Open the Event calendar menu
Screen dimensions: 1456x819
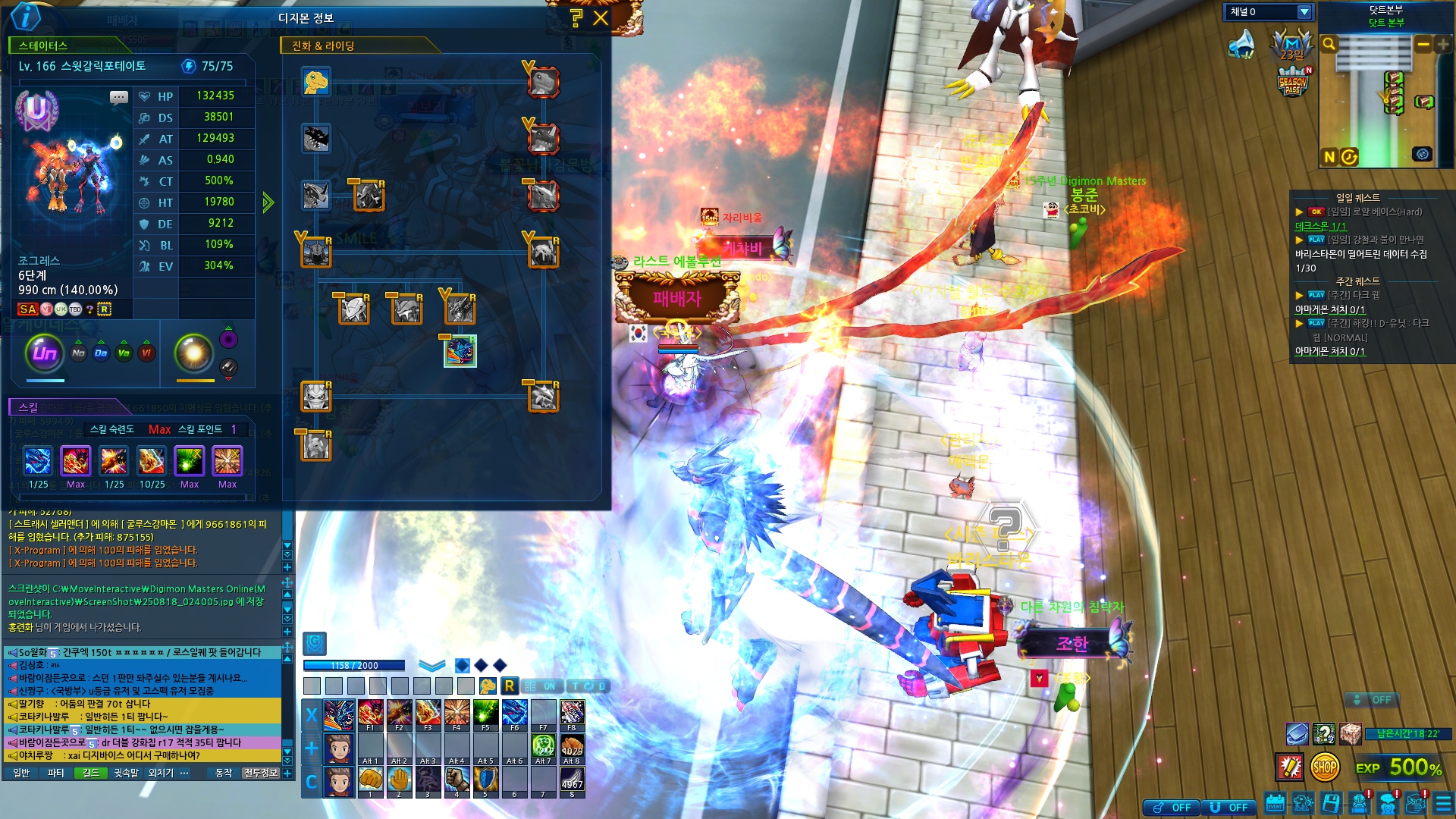click(x=1275, y=803)
